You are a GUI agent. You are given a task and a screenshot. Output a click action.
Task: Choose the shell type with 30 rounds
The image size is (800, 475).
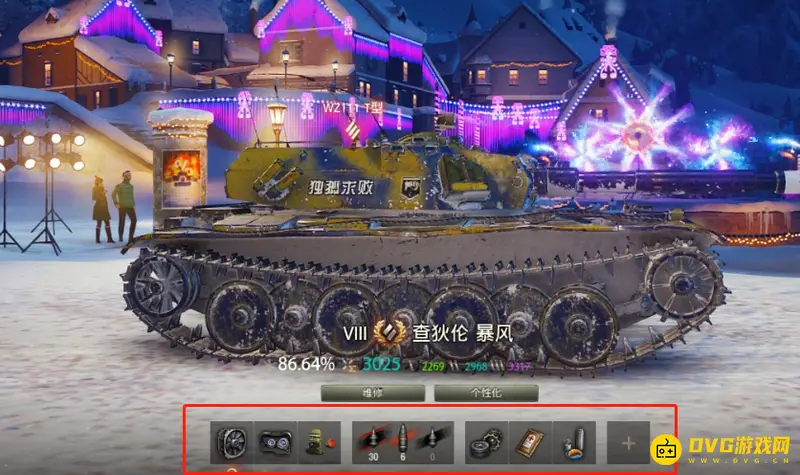coord(371,441)
